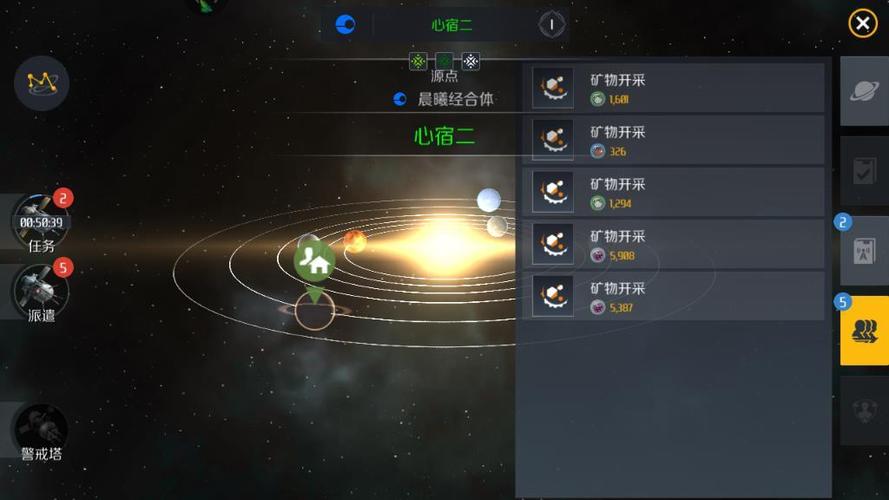Select the dimmed badge tab at the bottom
Image resolution: width=889 pixels, height=500 pixels.
[864, 411]
